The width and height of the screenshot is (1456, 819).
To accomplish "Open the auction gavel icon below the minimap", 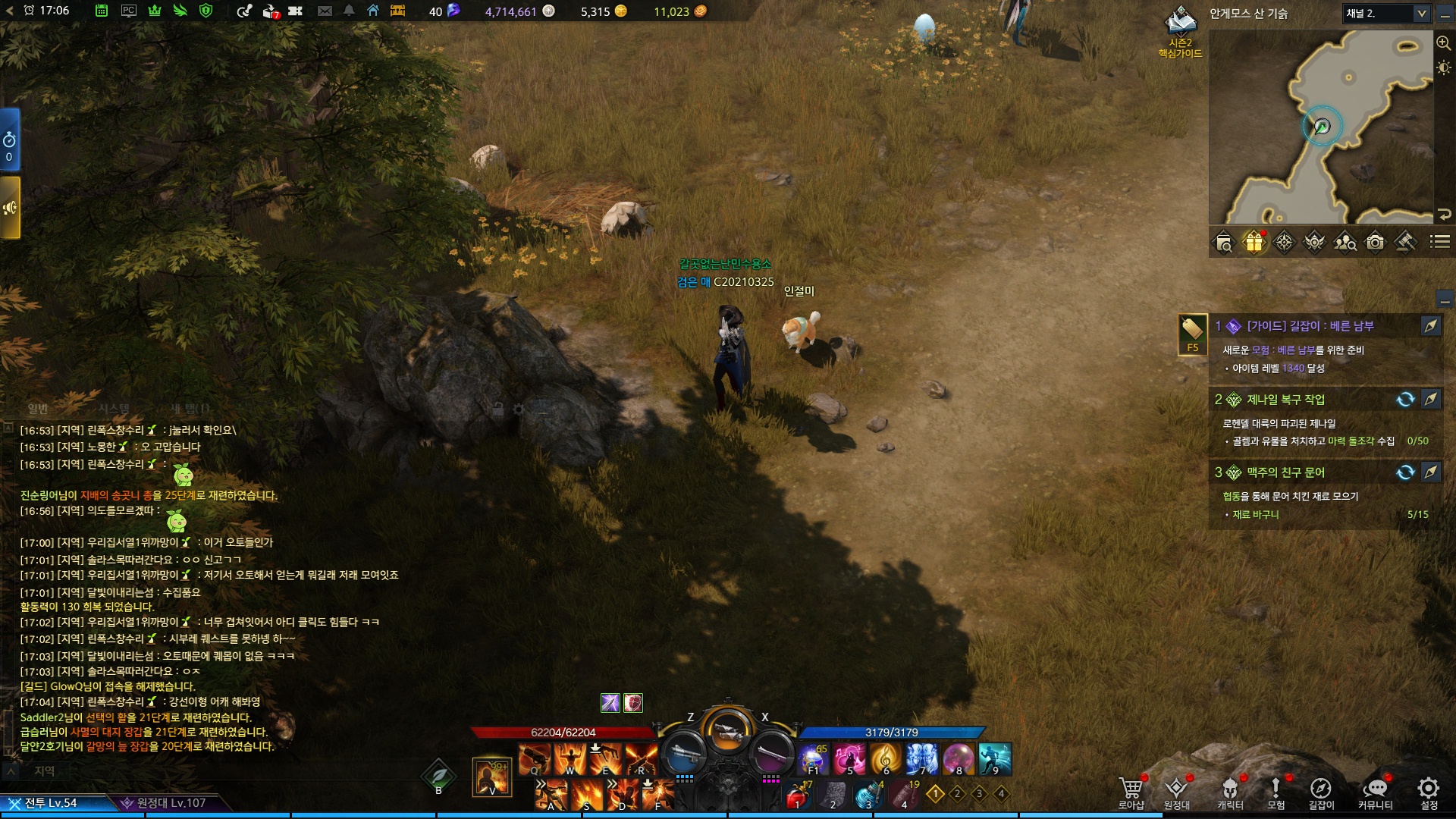I will [x=1405, y=242].
